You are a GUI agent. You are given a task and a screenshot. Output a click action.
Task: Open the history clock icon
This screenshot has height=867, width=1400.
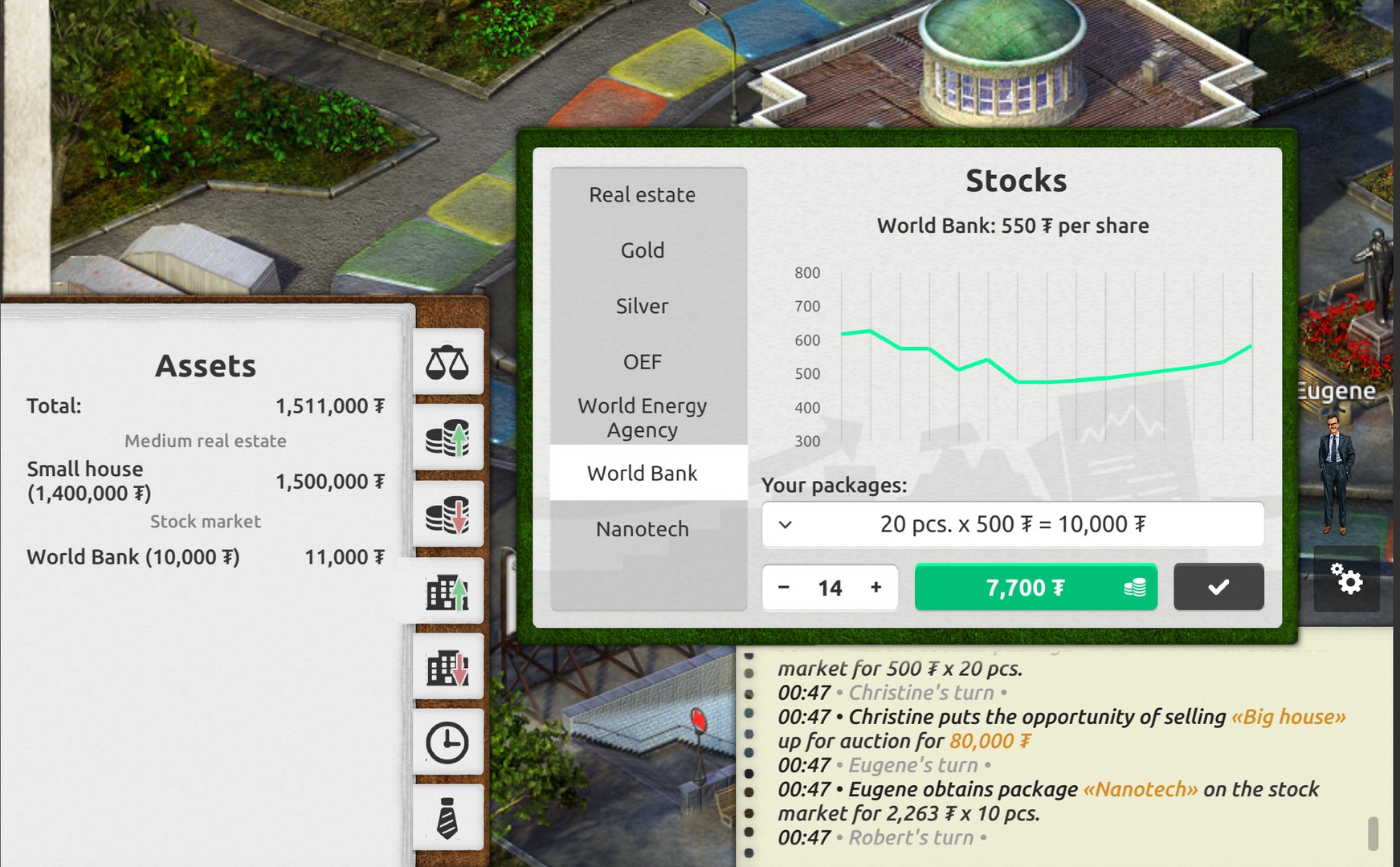[447, 741]
